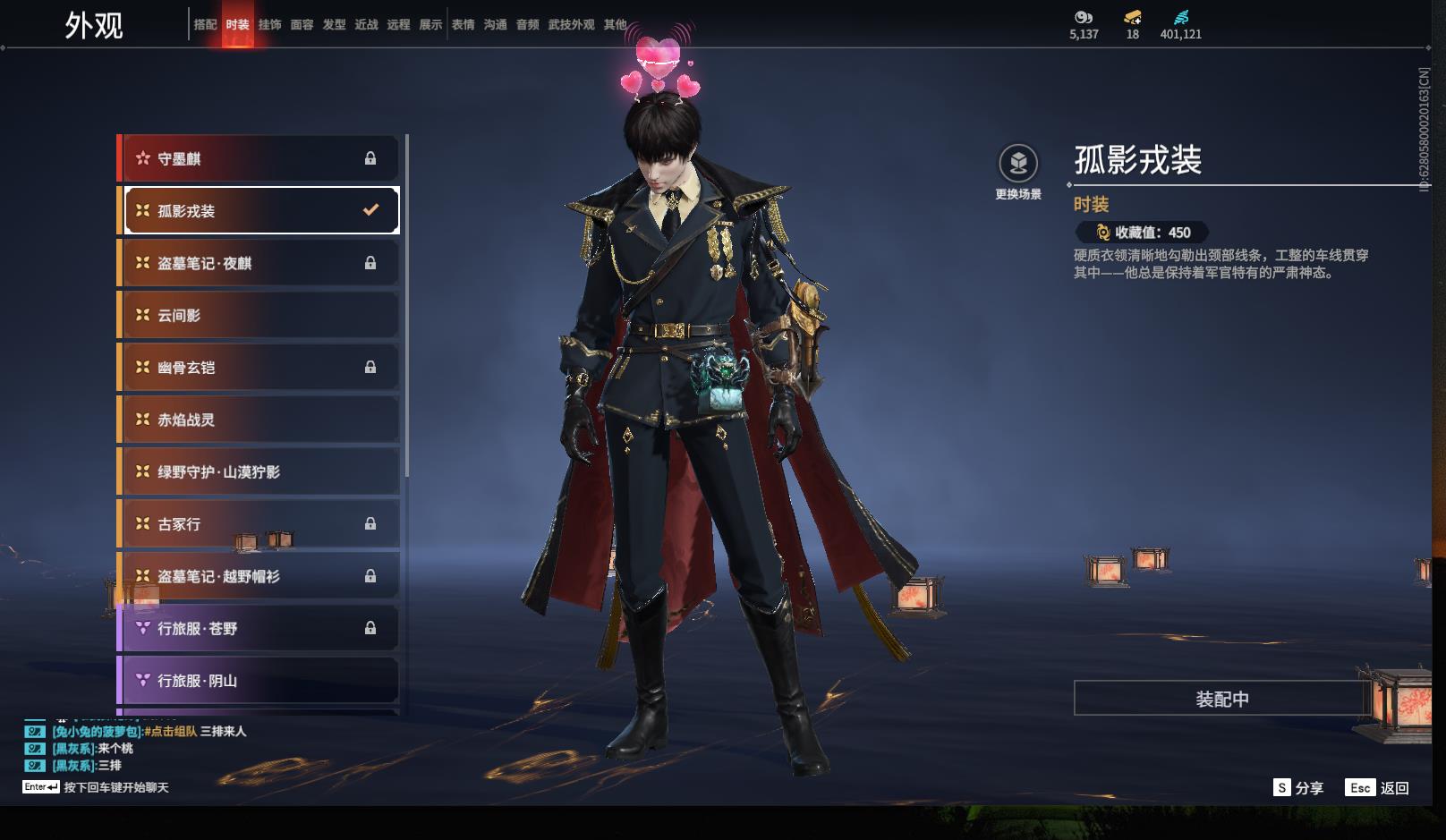Open the 表情 emote tab
This screenshot has height=840, width=1446.
[463, 25]
